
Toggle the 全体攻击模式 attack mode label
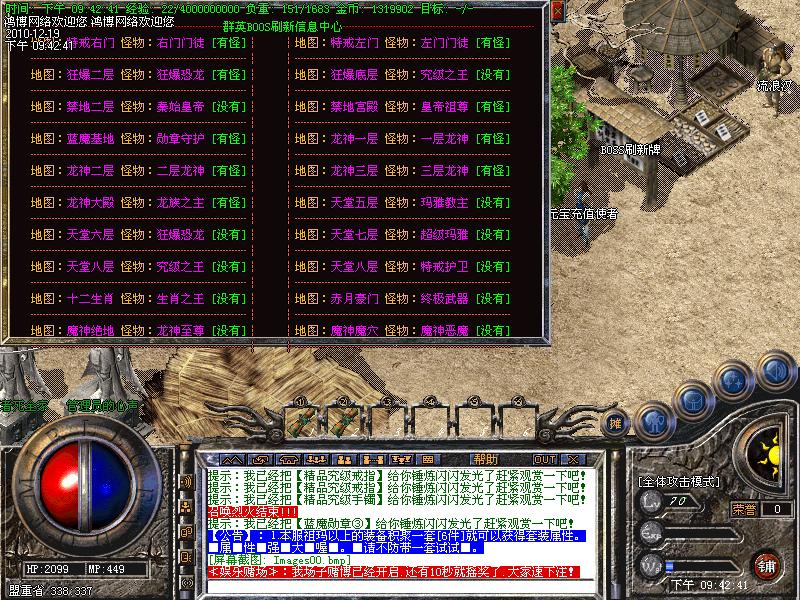pos(680,482)
